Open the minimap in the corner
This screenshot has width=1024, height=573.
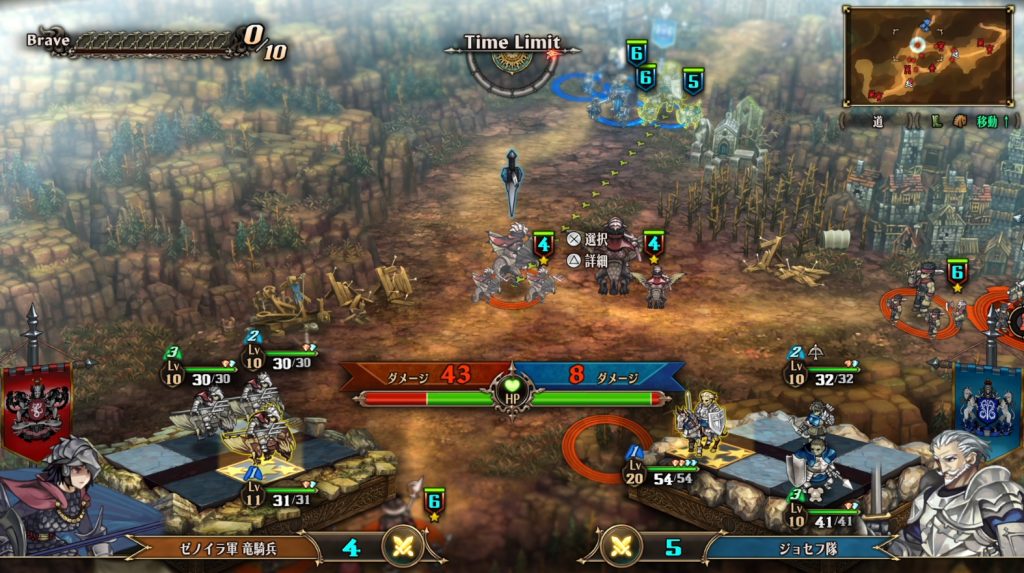point(928,56)
